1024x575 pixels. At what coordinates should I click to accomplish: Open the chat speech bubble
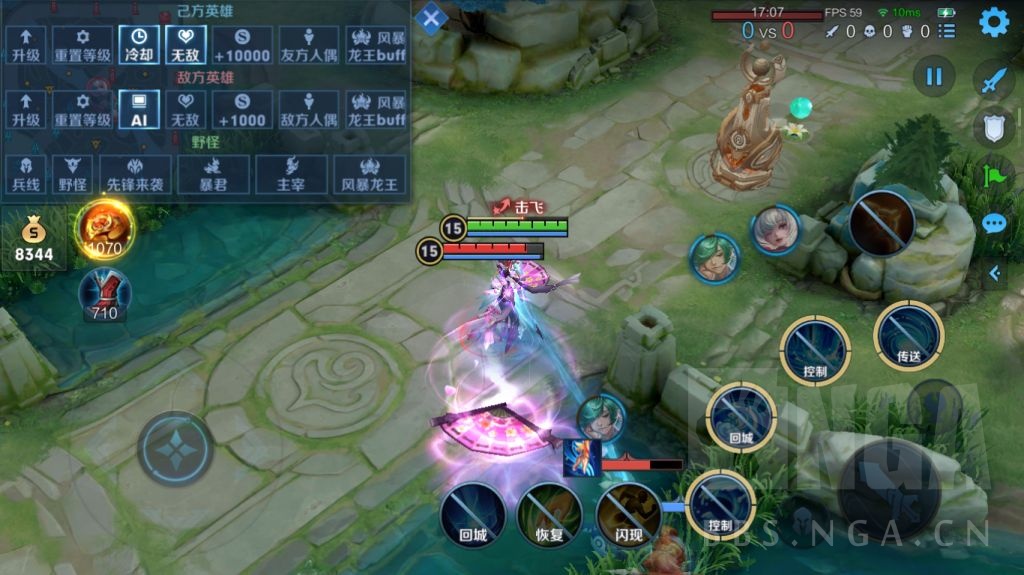point(993,223)
